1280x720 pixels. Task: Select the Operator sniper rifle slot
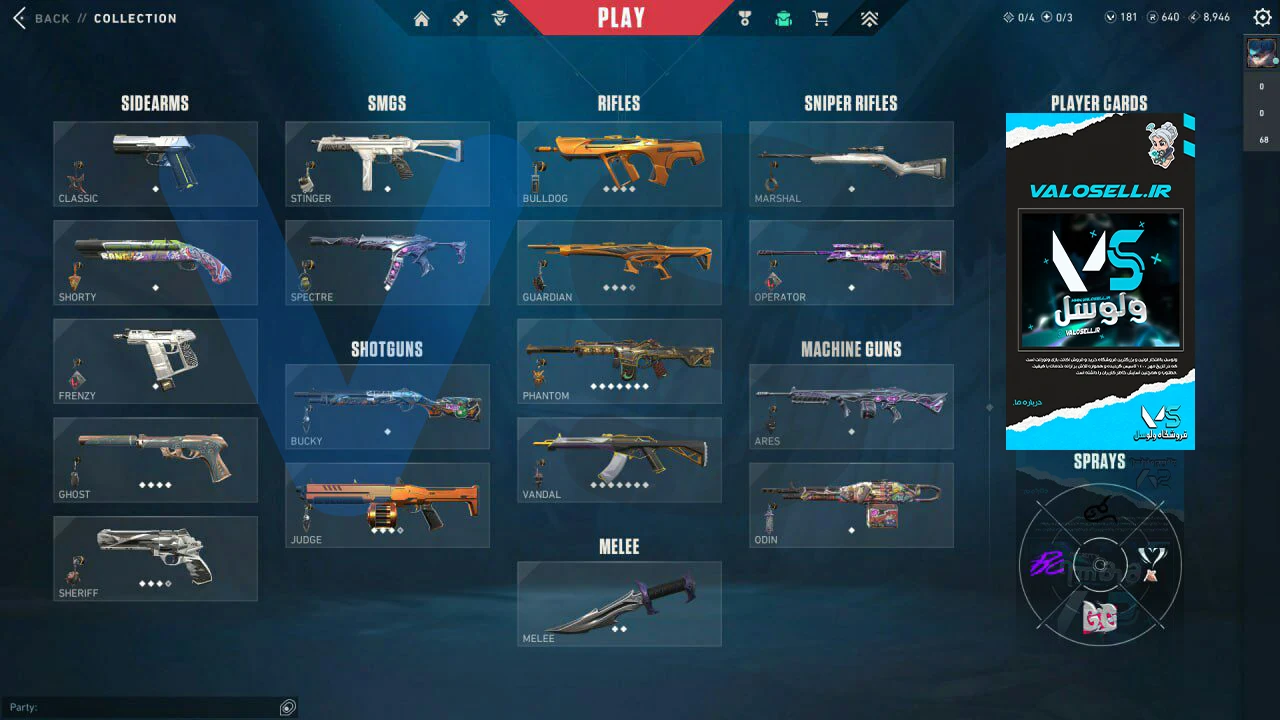851,262
